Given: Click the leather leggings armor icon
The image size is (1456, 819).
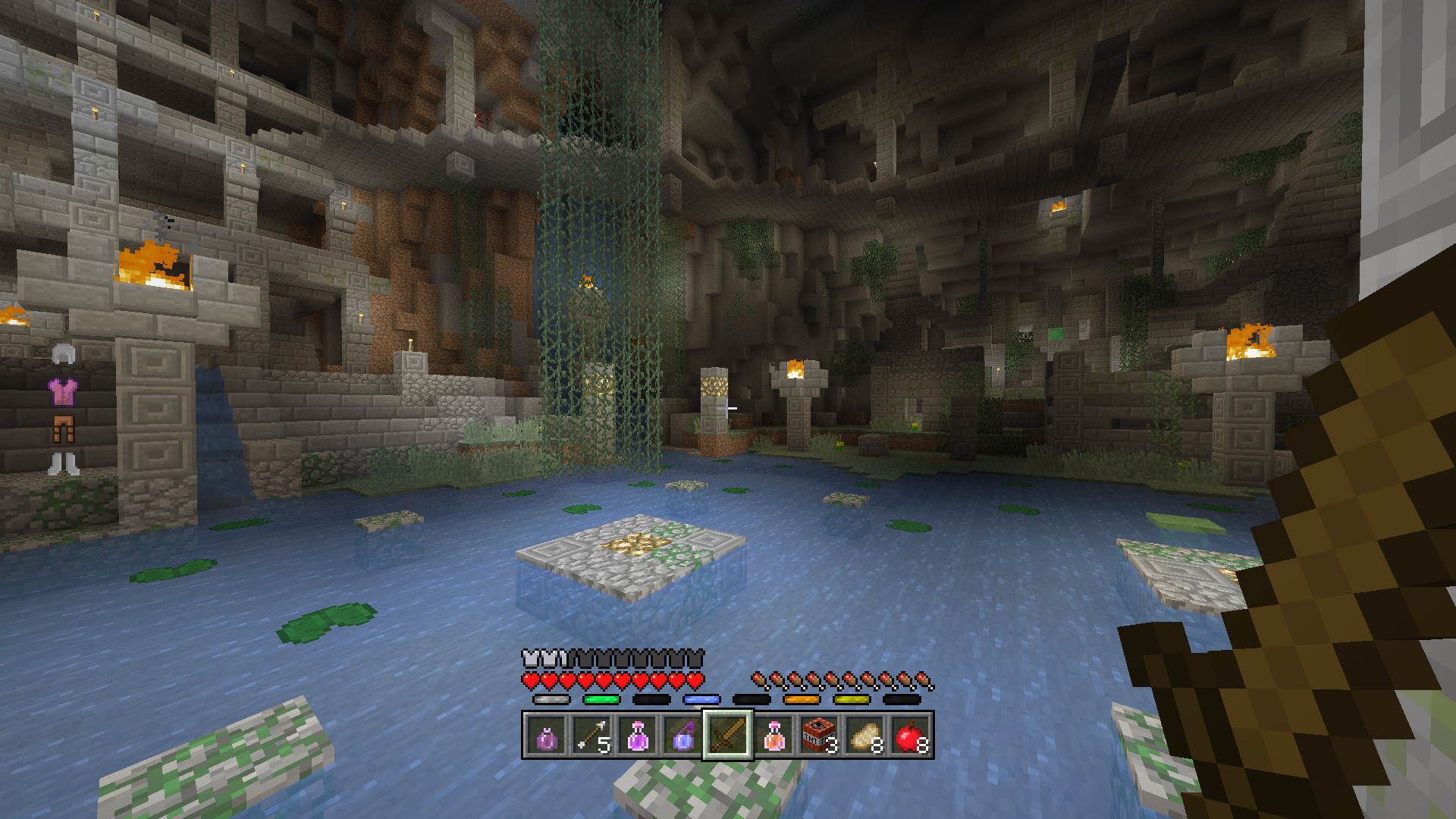Looking at the screenshot, I should [63, 428].
